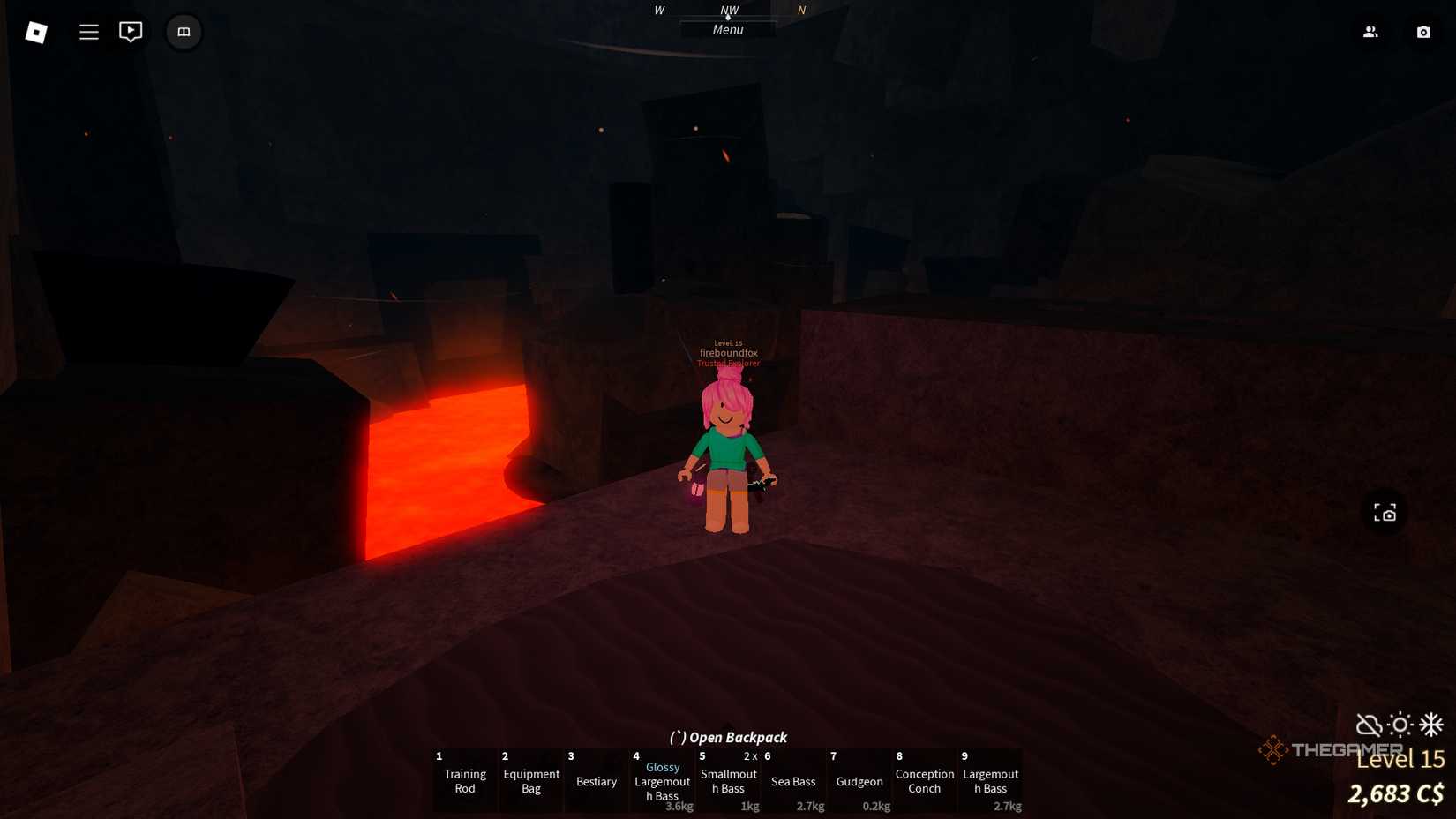This screenshot has width=1456, height=819.
Task: Open the backpack via Open Backpack prompt
Action: point(727,737)
